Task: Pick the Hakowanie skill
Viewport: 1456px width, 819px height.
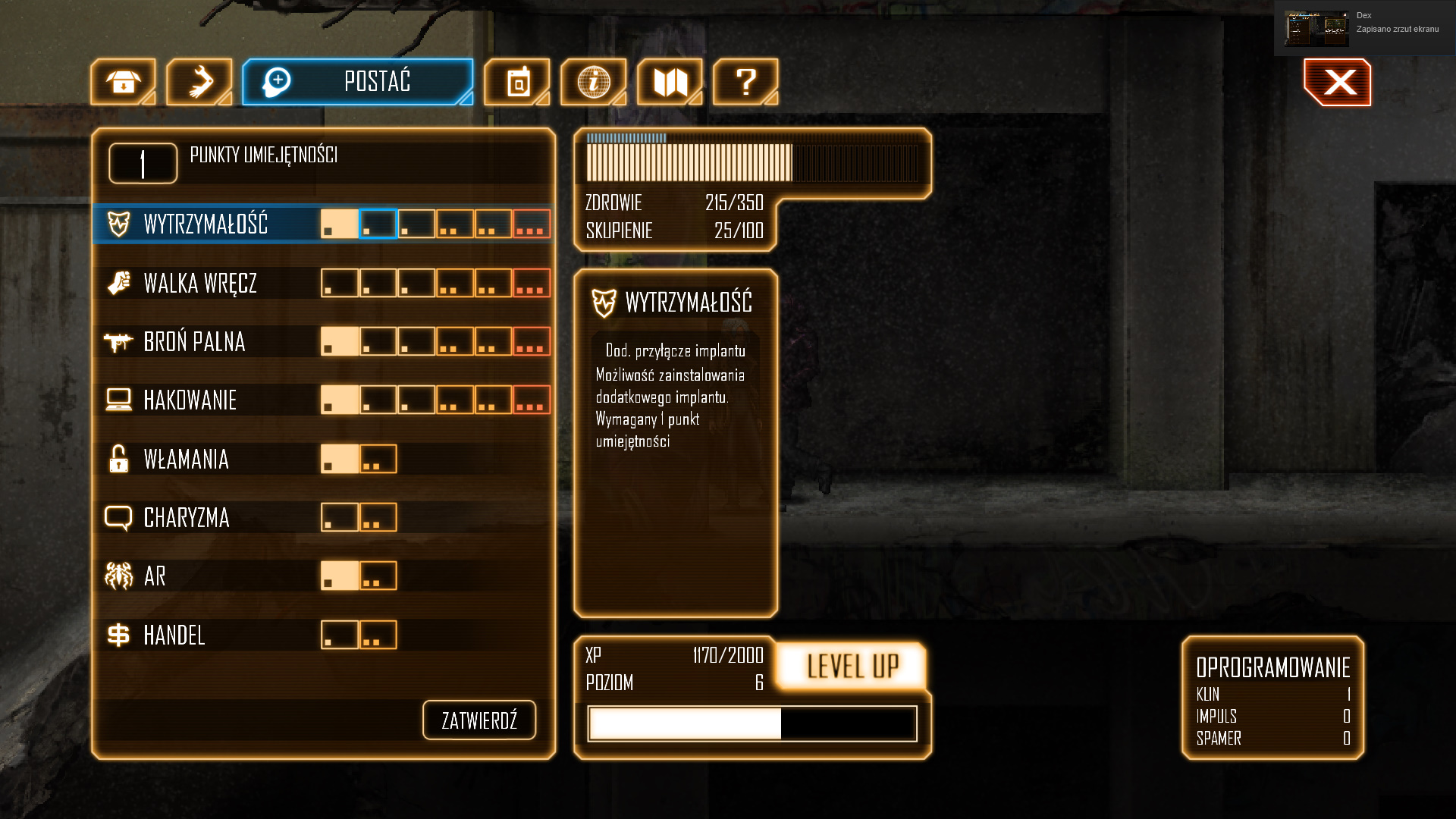Action: [190, 400]
